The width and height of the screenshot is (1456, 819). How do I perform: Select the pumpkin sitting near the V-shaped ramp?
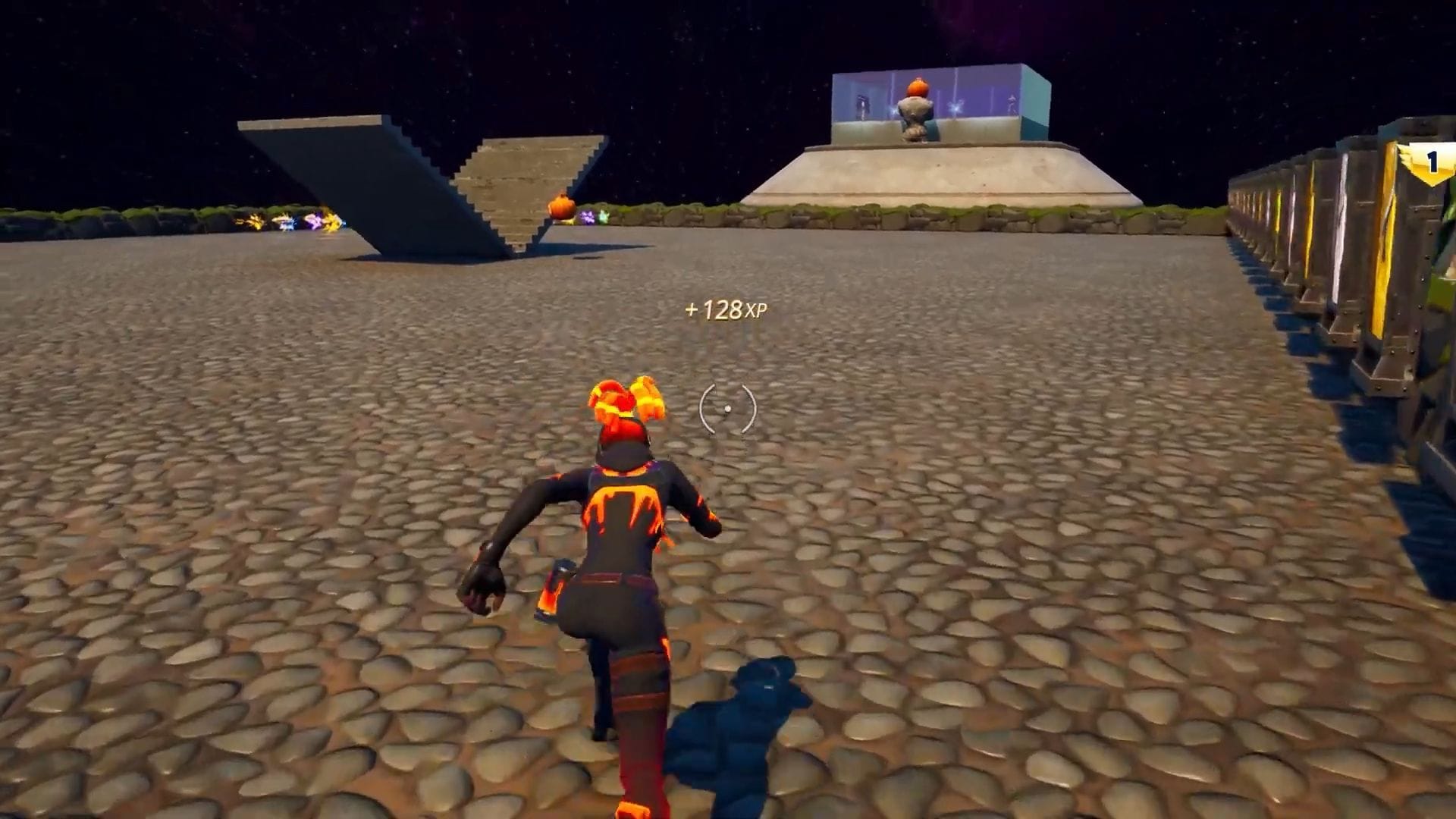(559, 206)
